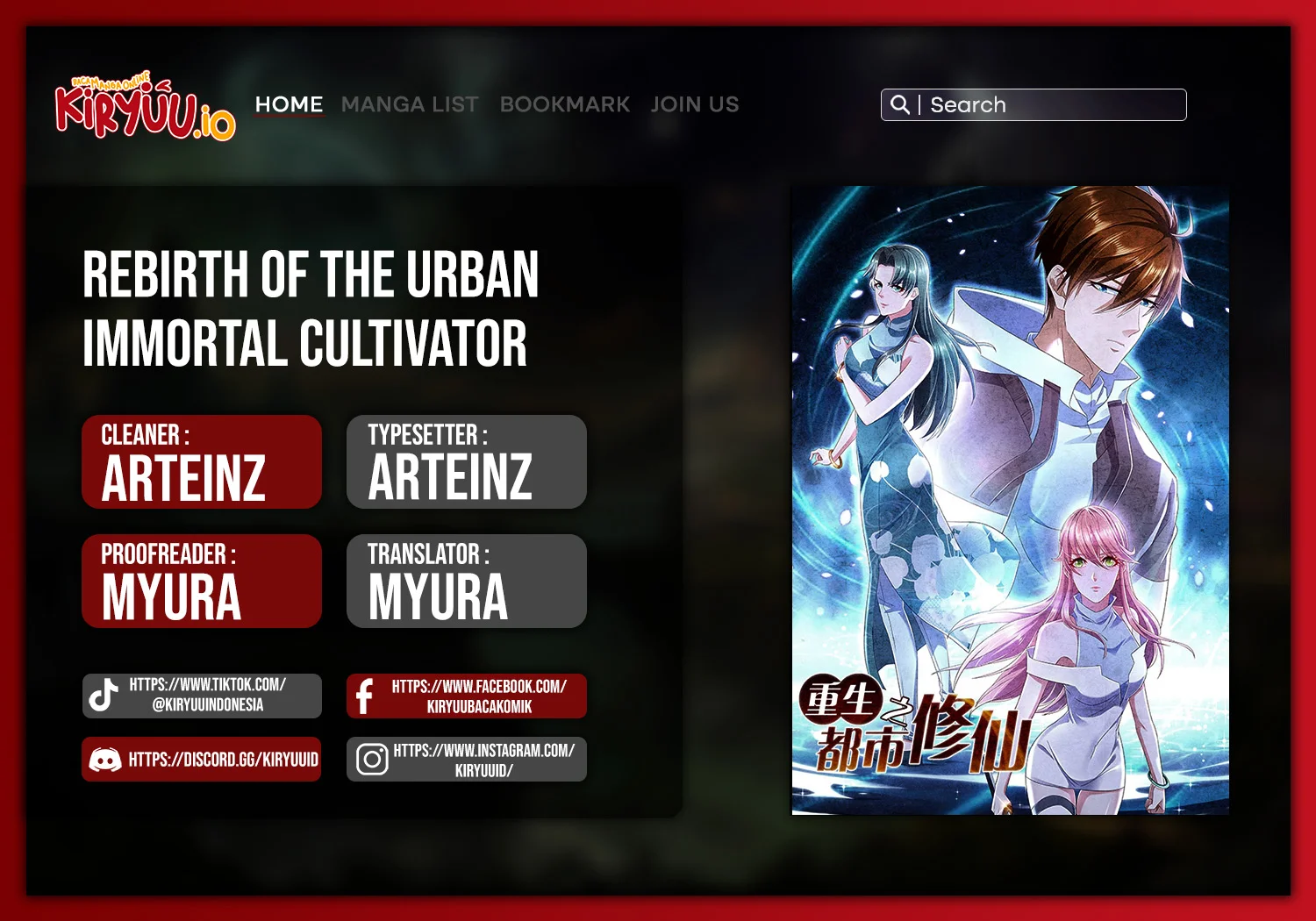Go to the MANGA LIST page

tap(410, 104)
